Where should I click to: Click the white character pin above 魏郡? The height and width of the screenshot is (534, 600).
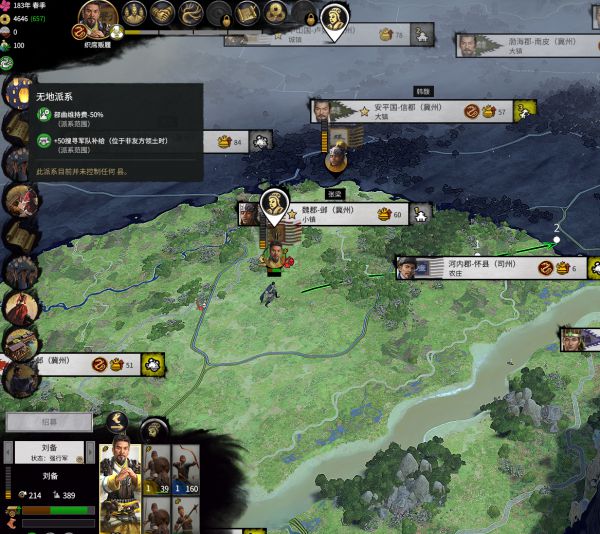(x=273, y=203)
